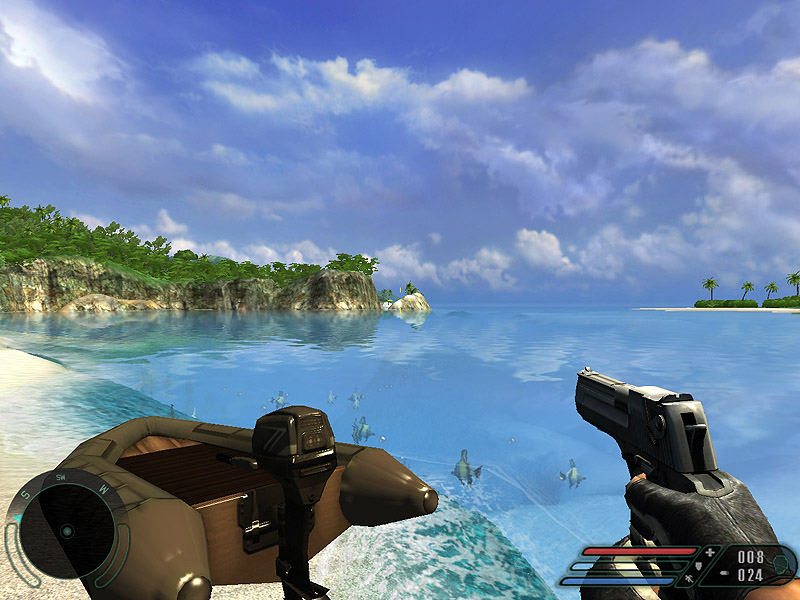Click the health cross icon
800x600 pixels.
[x=710, y=552]
